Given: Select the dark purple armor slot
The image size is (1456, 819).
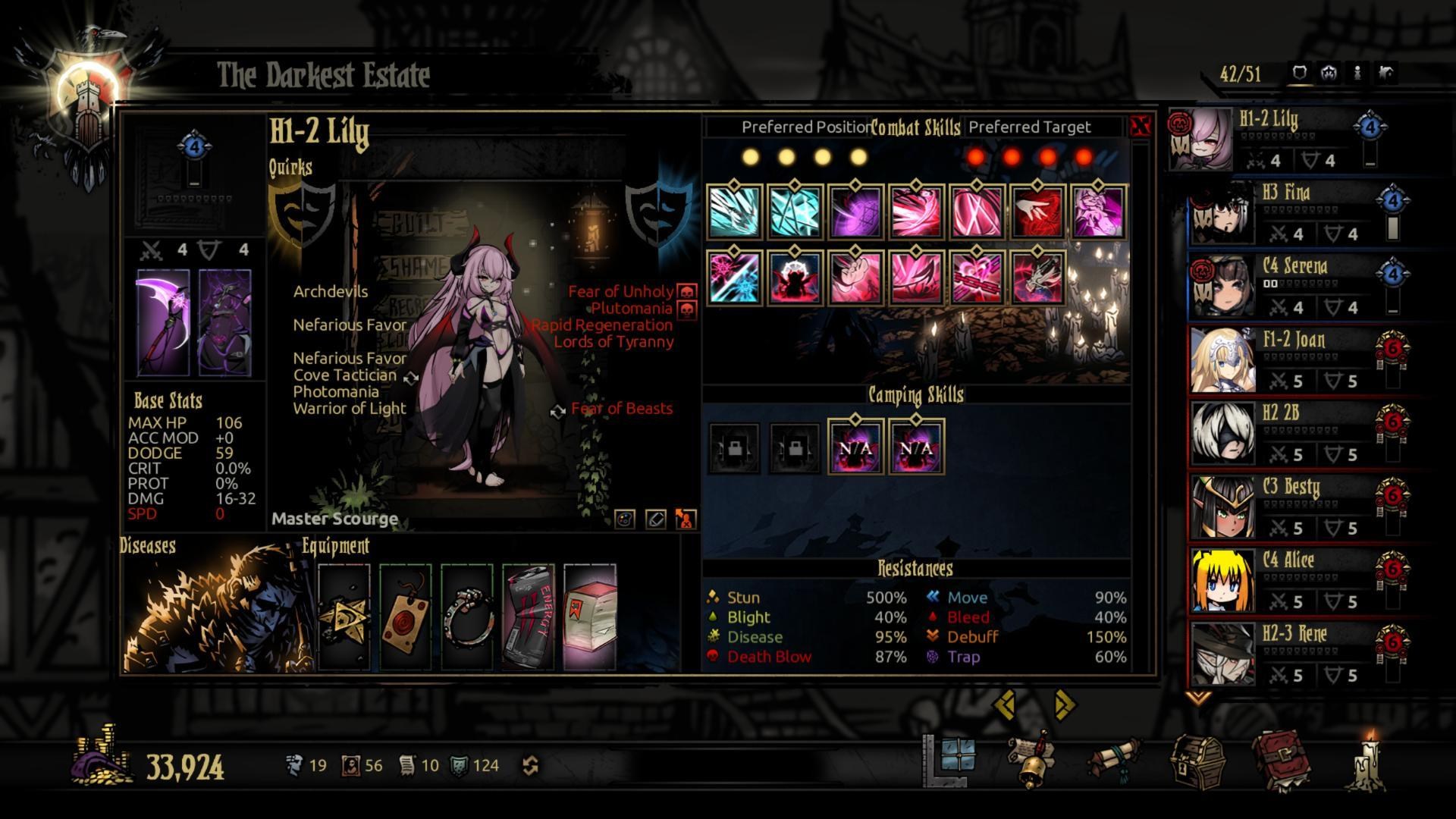Looking at the screenshot, I should [224, 322].
